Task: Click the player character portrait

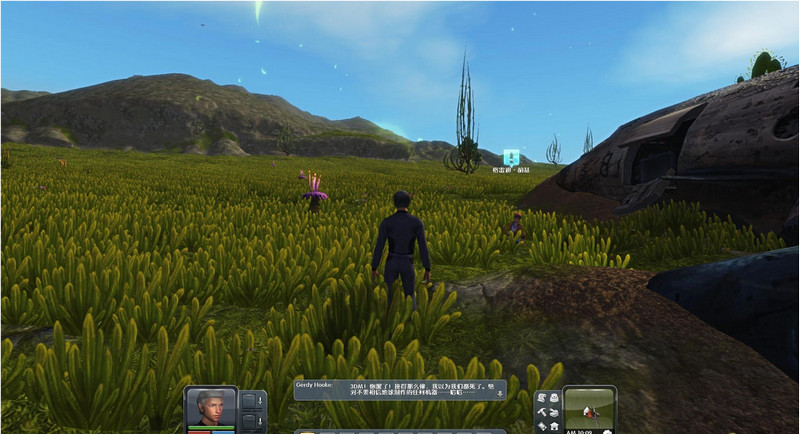Action: pos(211,408)
